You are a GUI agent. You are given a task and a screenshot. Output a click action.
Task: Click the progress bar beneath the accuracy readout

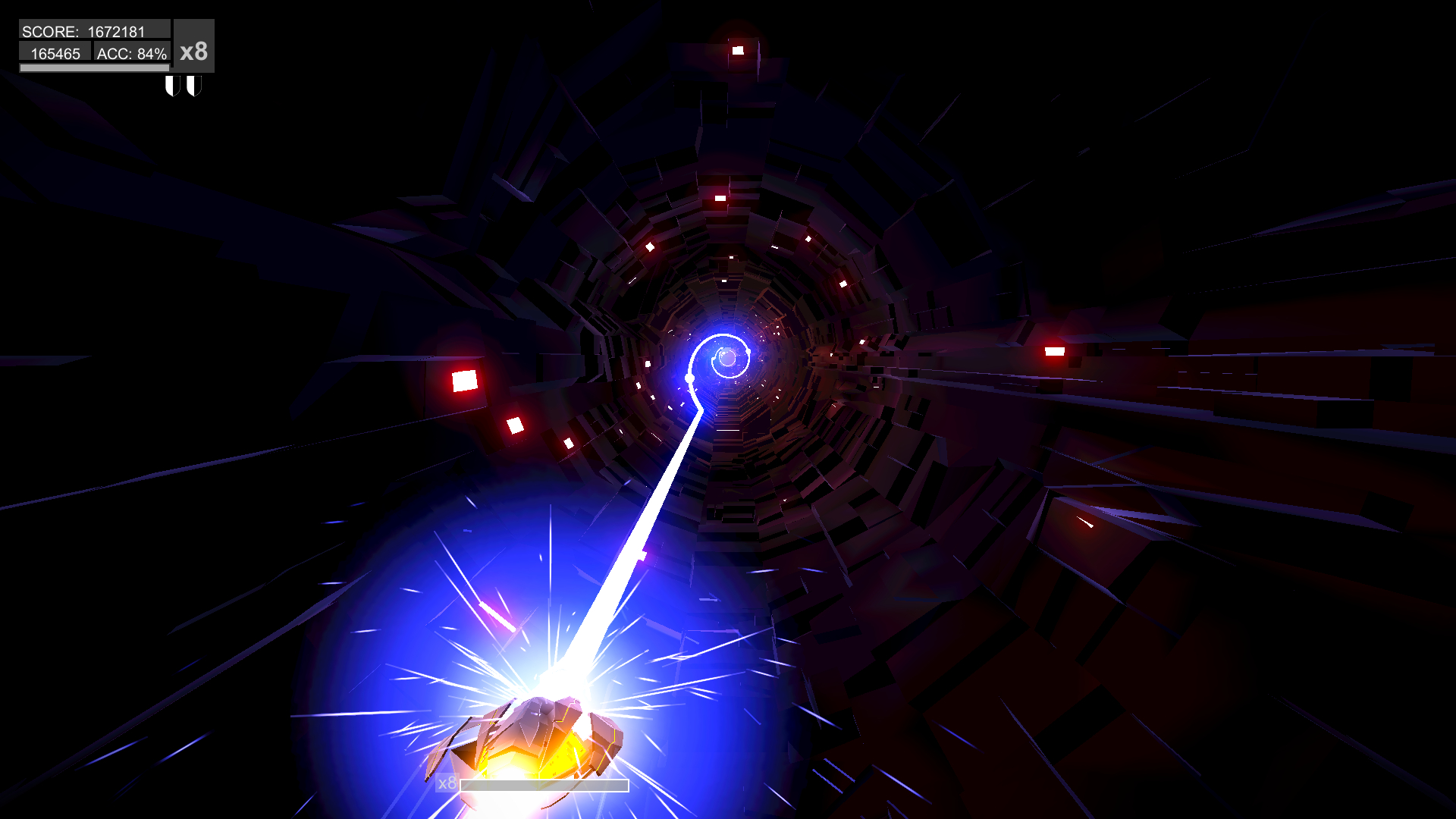(x=93, y=67)
